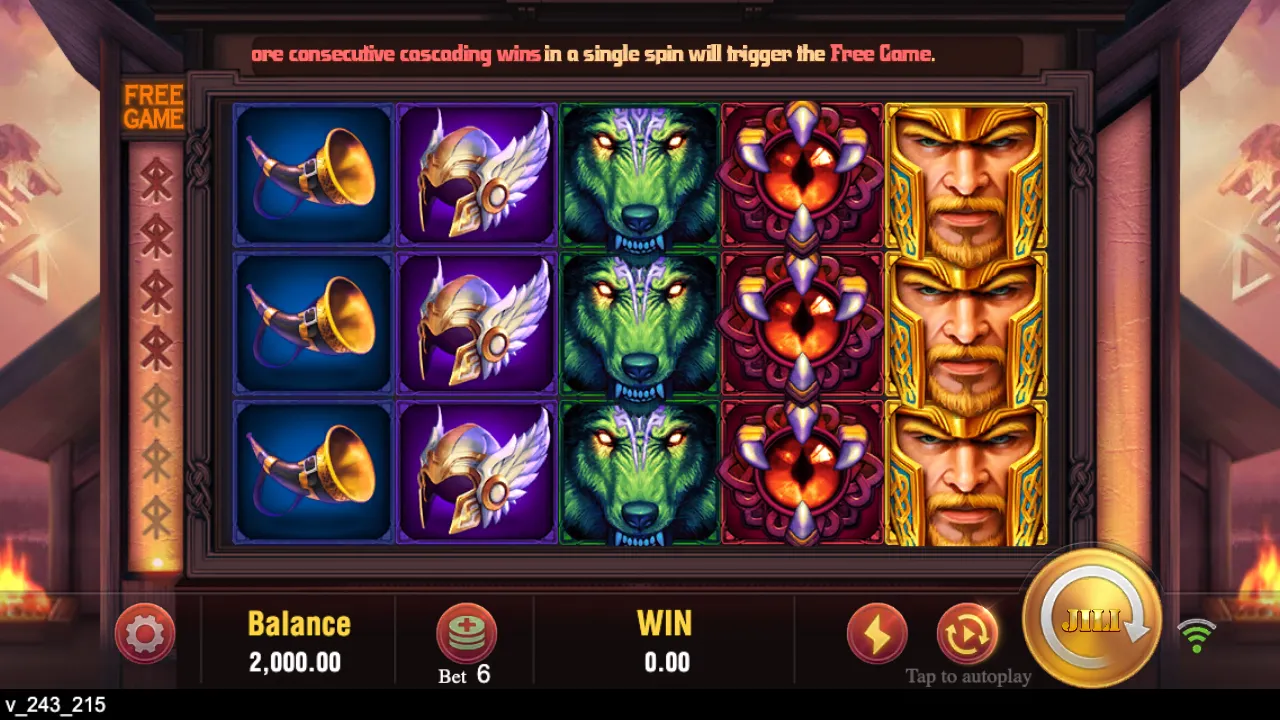
Task: Activate the lightning bolt turbo button
Action: click(x=877, y=633)
